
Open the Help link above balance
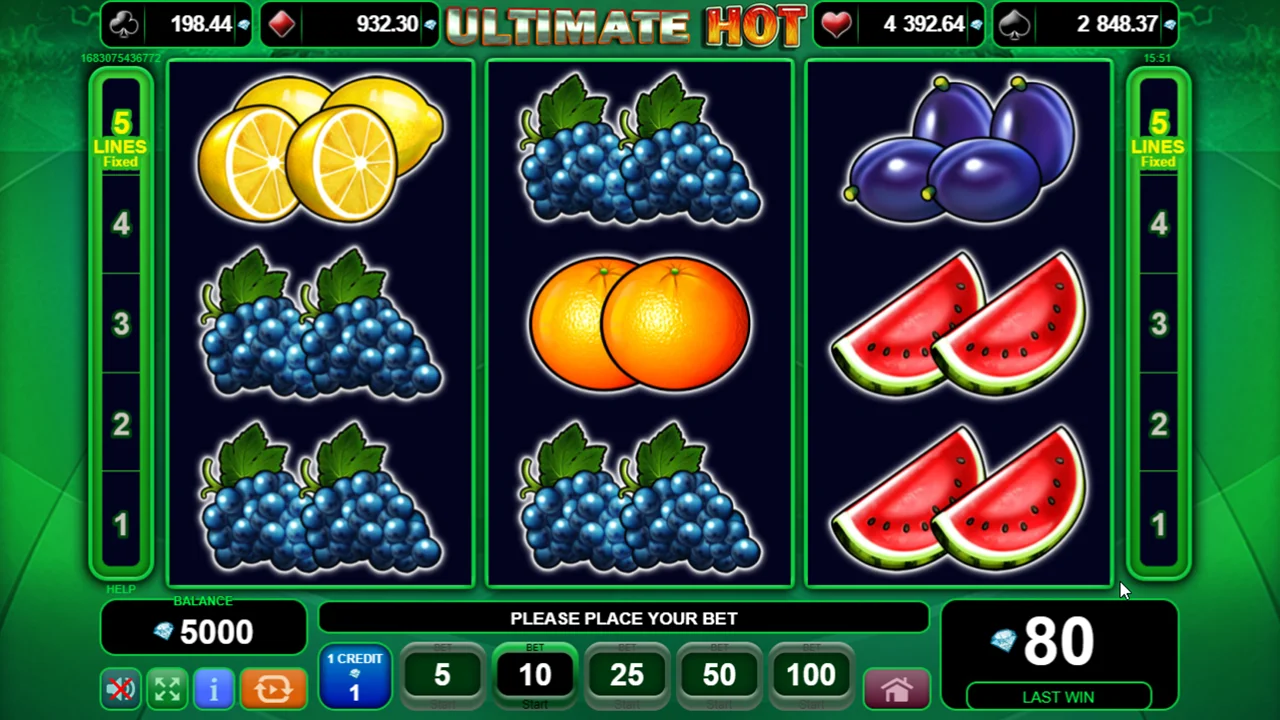point(121,590)
